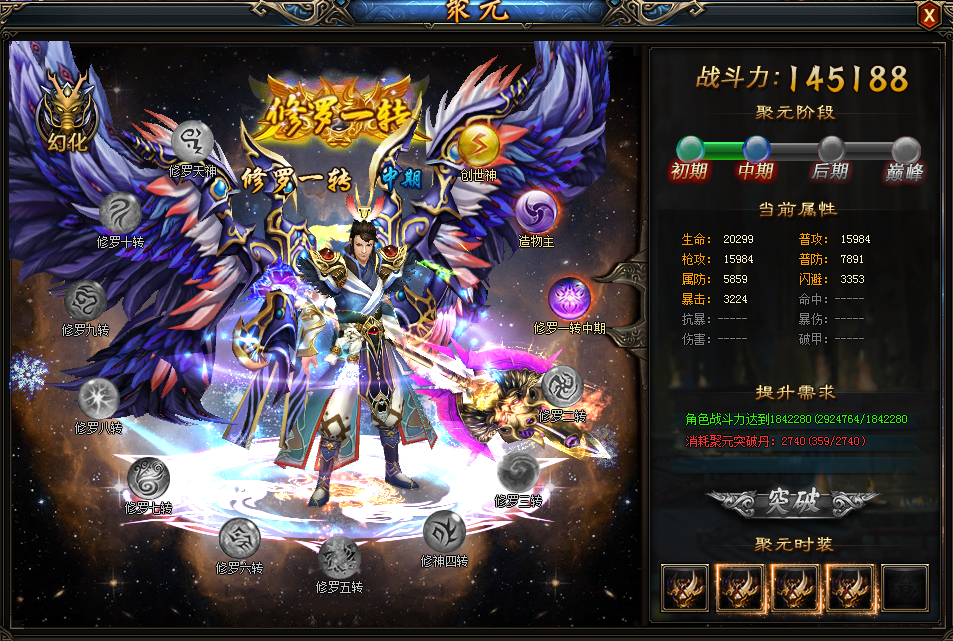Select the 修罗天神 node

tap(193, 142)
